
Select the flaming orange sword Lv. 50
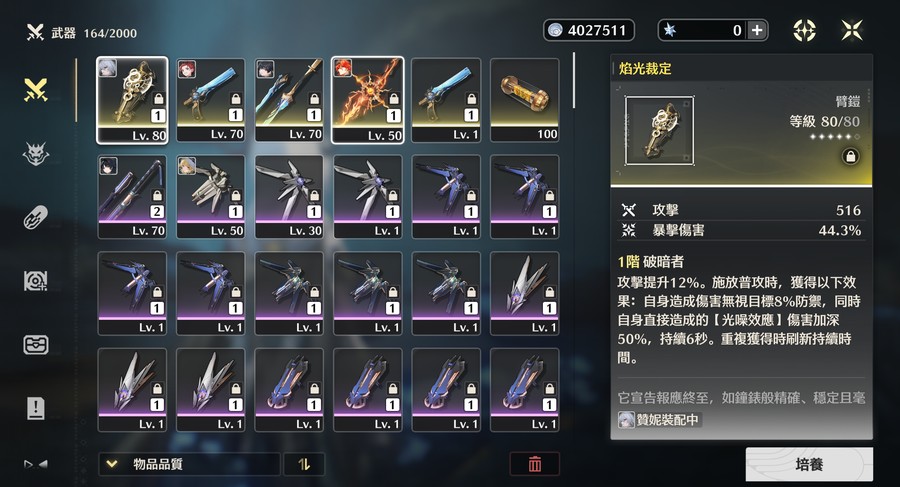coord(367,99)
